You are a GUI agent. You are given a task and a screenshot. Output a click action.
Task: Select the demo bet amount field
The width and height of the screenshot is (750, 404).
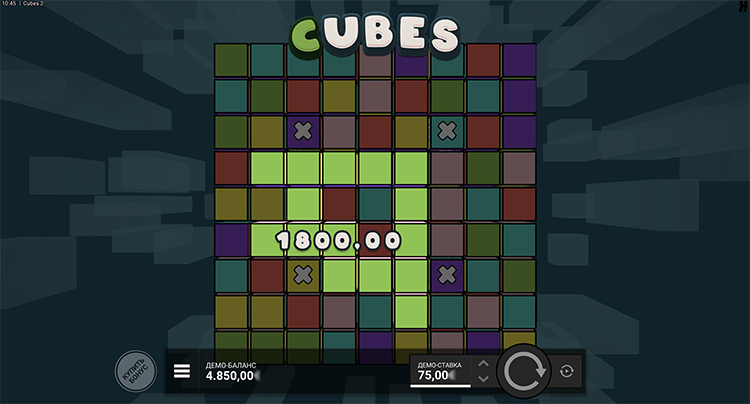(438, 372)
